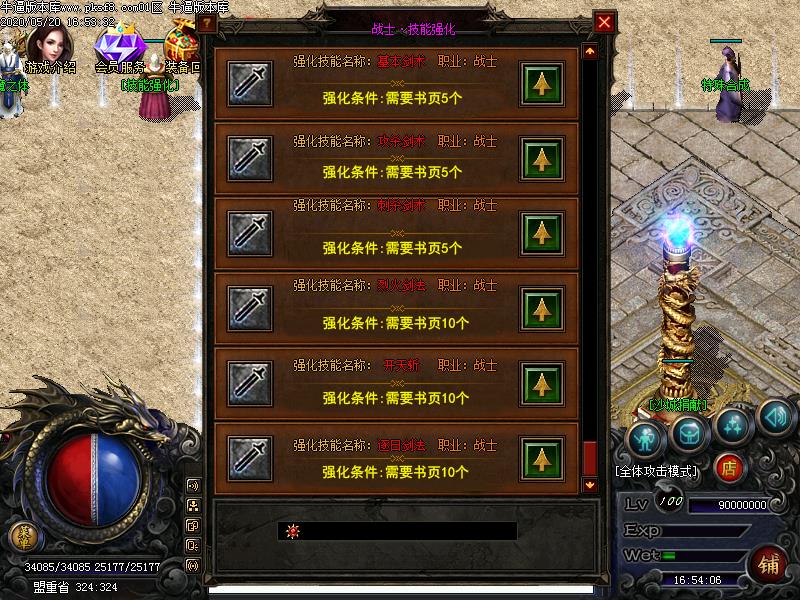The height and width of the screenshot is (600, 800).
Task: Upgrade 逐日剑法 with the green arrow
Action: point(542,458)
